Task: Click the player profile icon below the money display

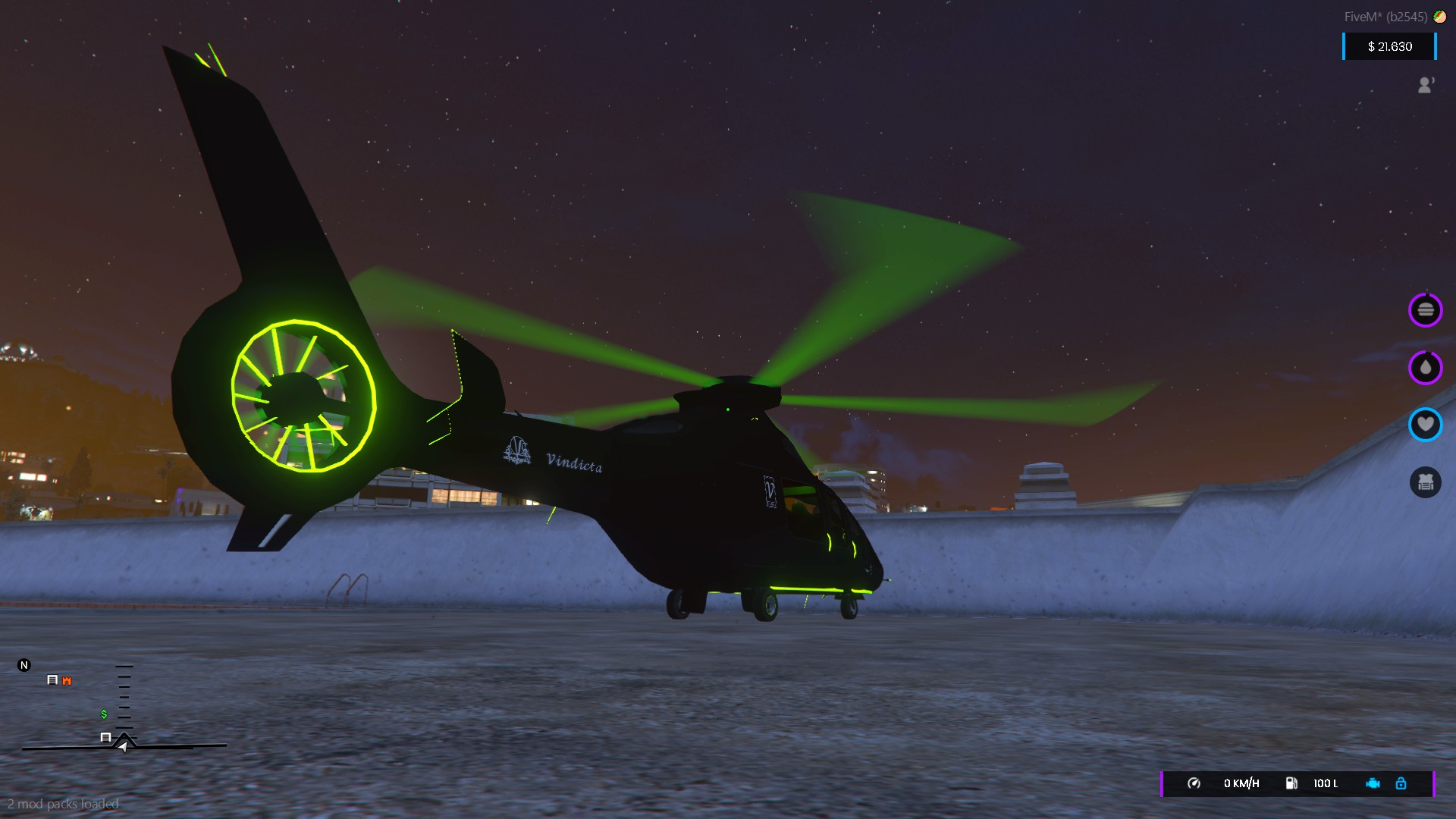Action: [1426, 85]
